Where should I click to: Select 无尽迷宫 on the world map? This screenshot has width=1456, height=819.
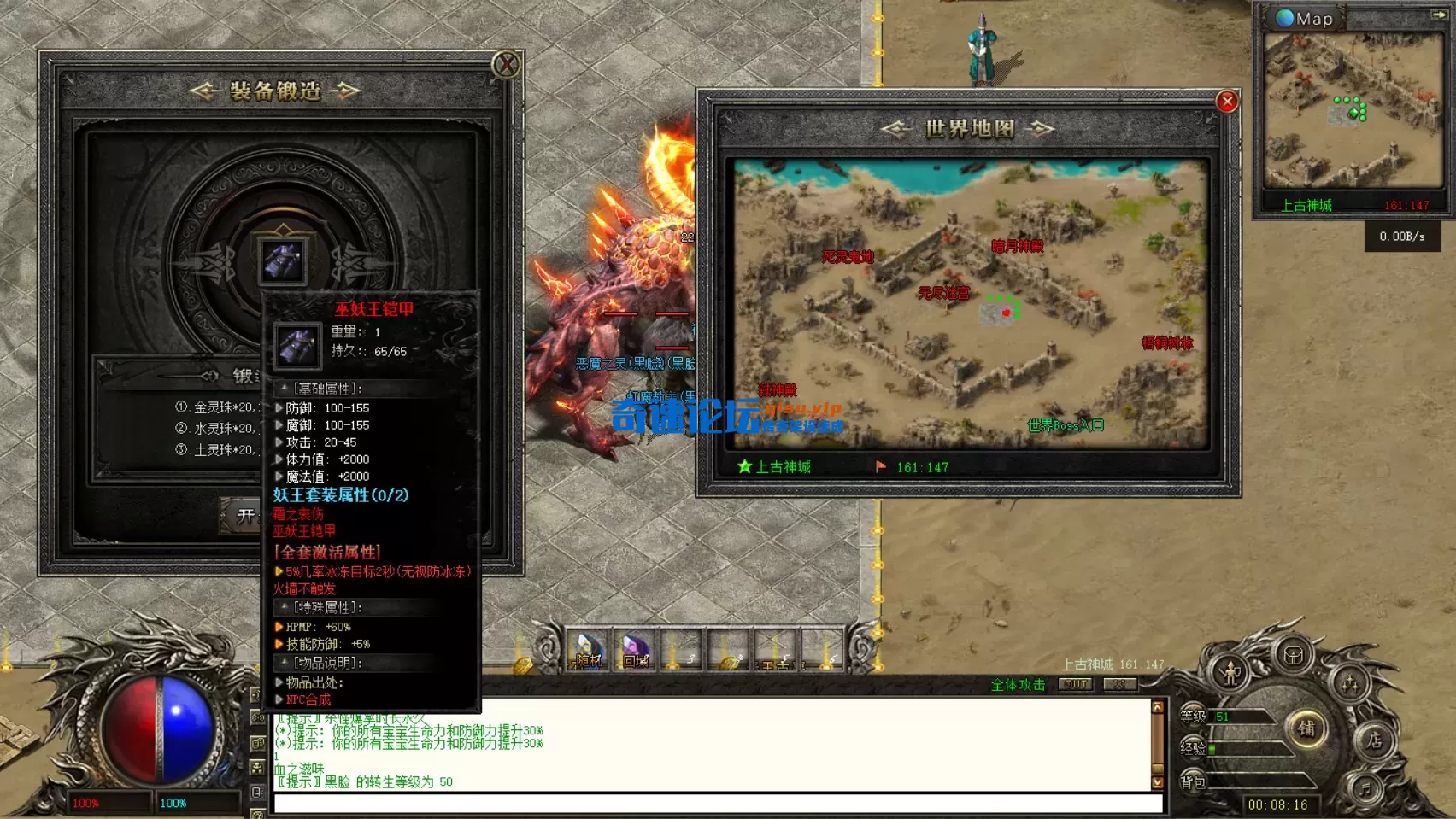(x=943, y=293)
